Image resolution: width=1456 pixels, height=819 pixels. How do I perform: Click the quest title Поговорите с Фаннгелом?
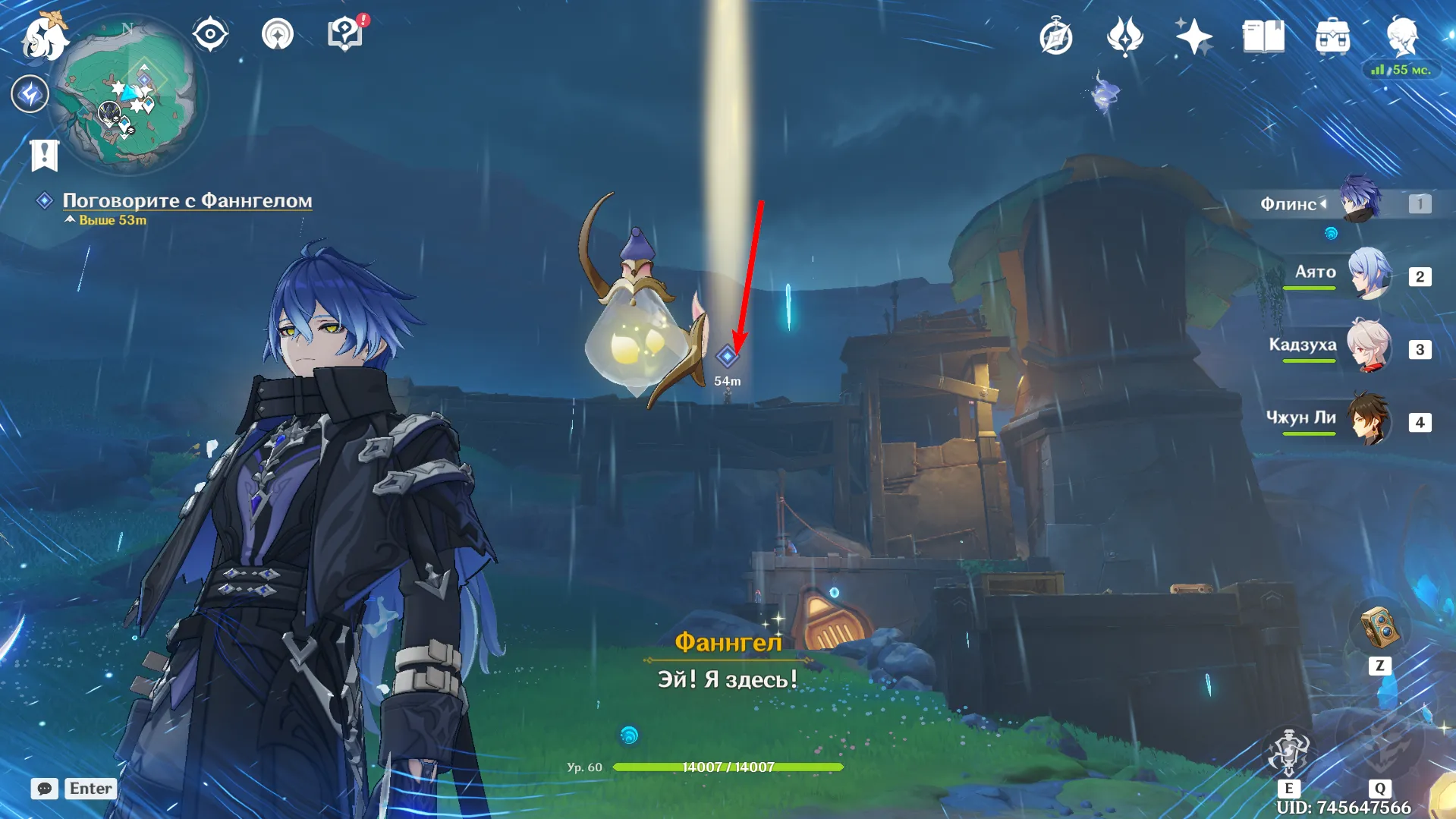[187, 200]
